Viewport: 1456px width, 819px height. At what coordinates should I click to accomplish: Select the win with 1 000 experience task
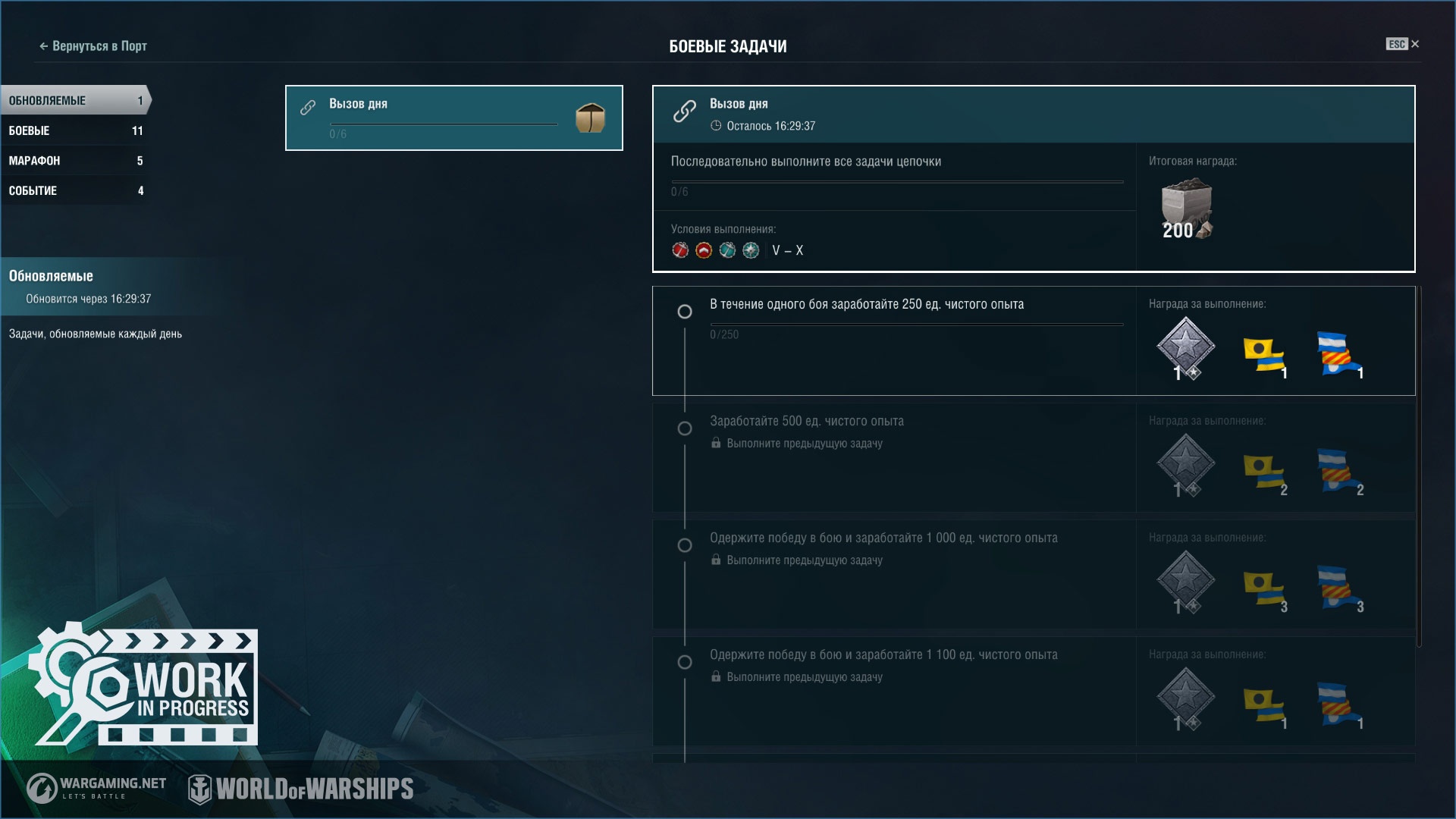pos(893,574)
